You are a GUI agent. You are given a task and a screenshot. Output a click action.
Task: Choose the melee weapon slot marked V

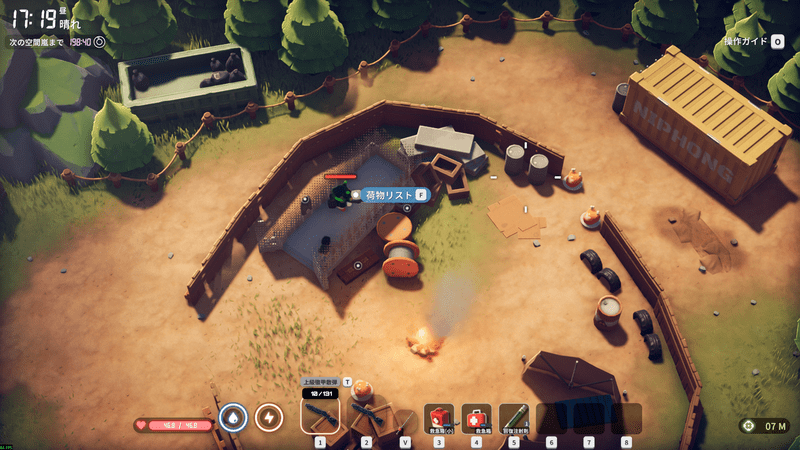(405, 419)
